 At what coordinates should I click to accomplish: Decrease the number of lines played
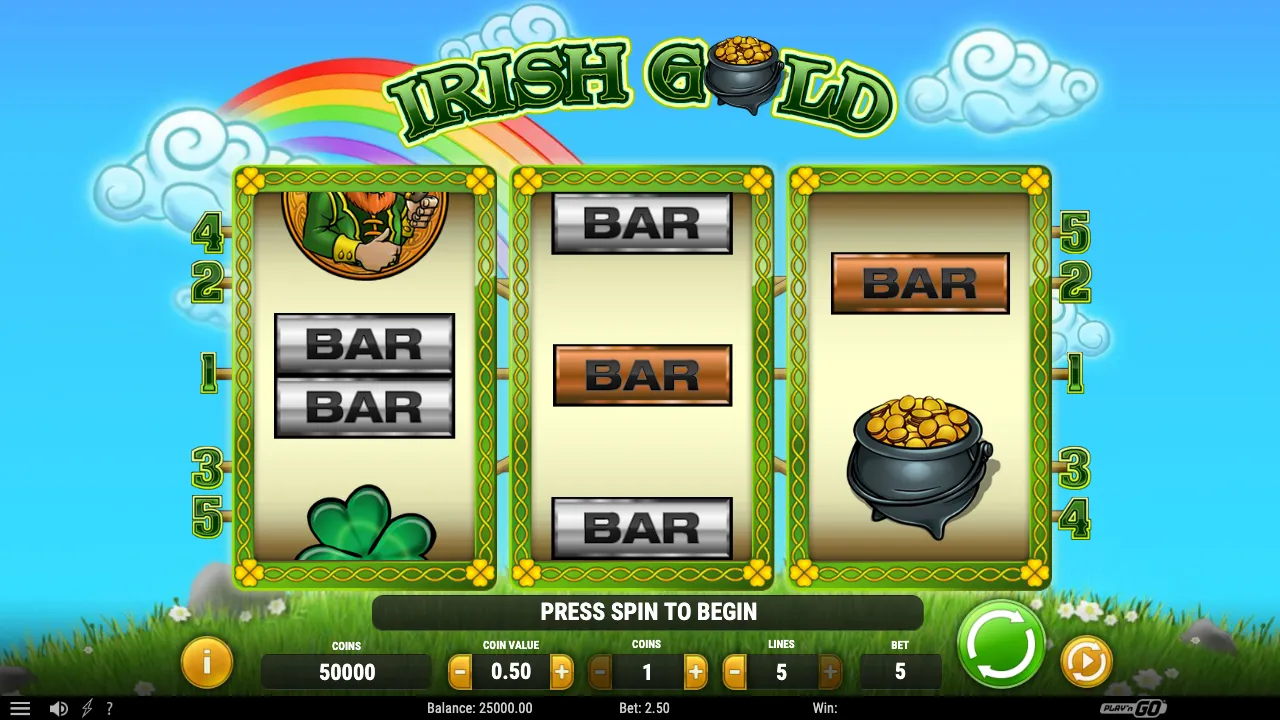[736, 672]
